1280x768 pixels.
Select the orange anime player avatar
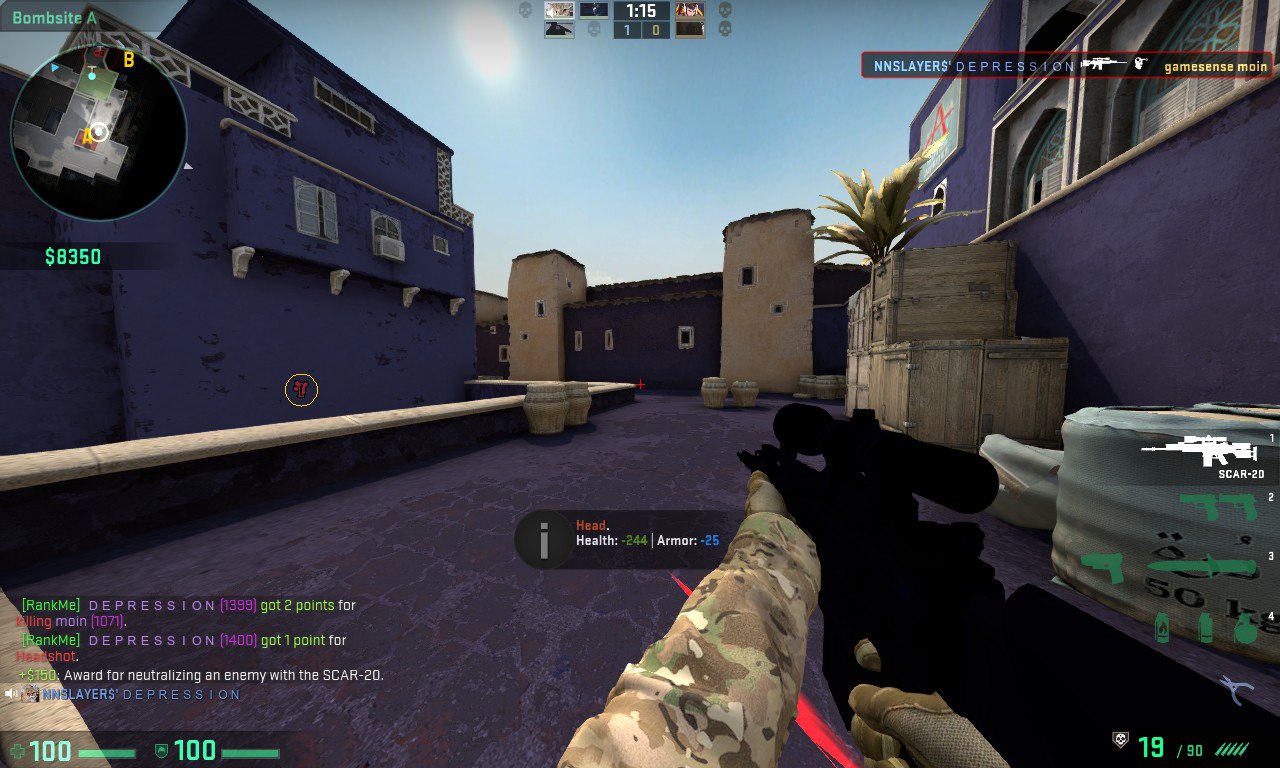[690, 11]
